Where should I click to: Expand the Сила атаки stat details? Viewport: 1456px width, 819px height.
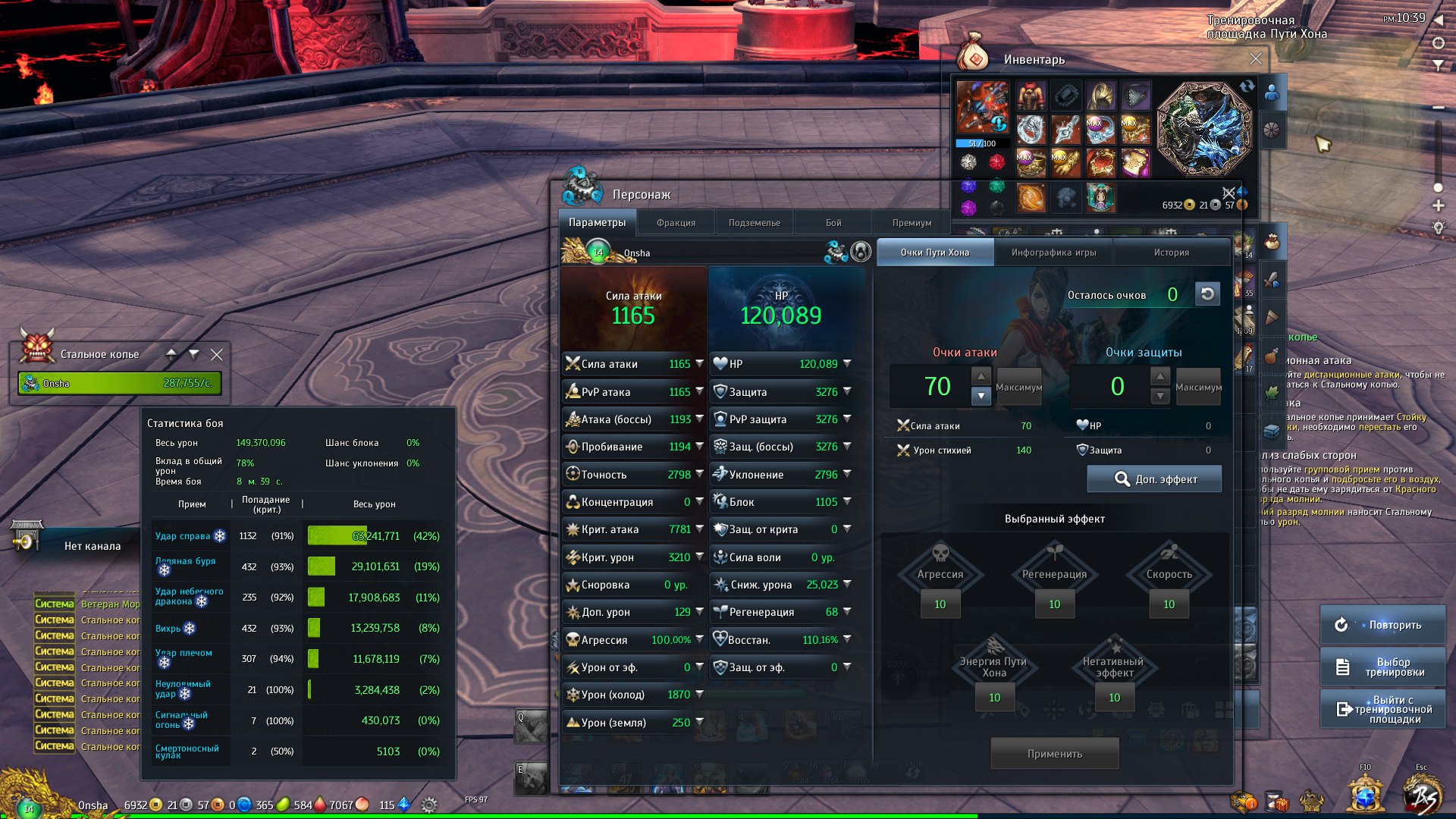click(699, 364)
